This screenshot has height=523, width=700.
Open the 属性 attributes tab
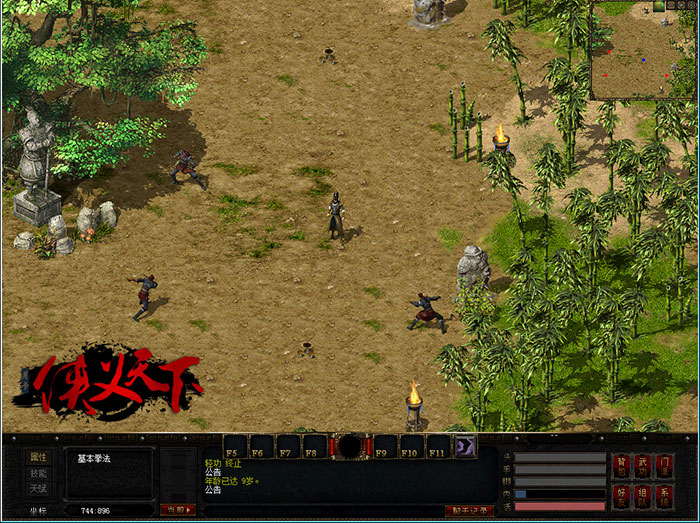tap(37, 457)
